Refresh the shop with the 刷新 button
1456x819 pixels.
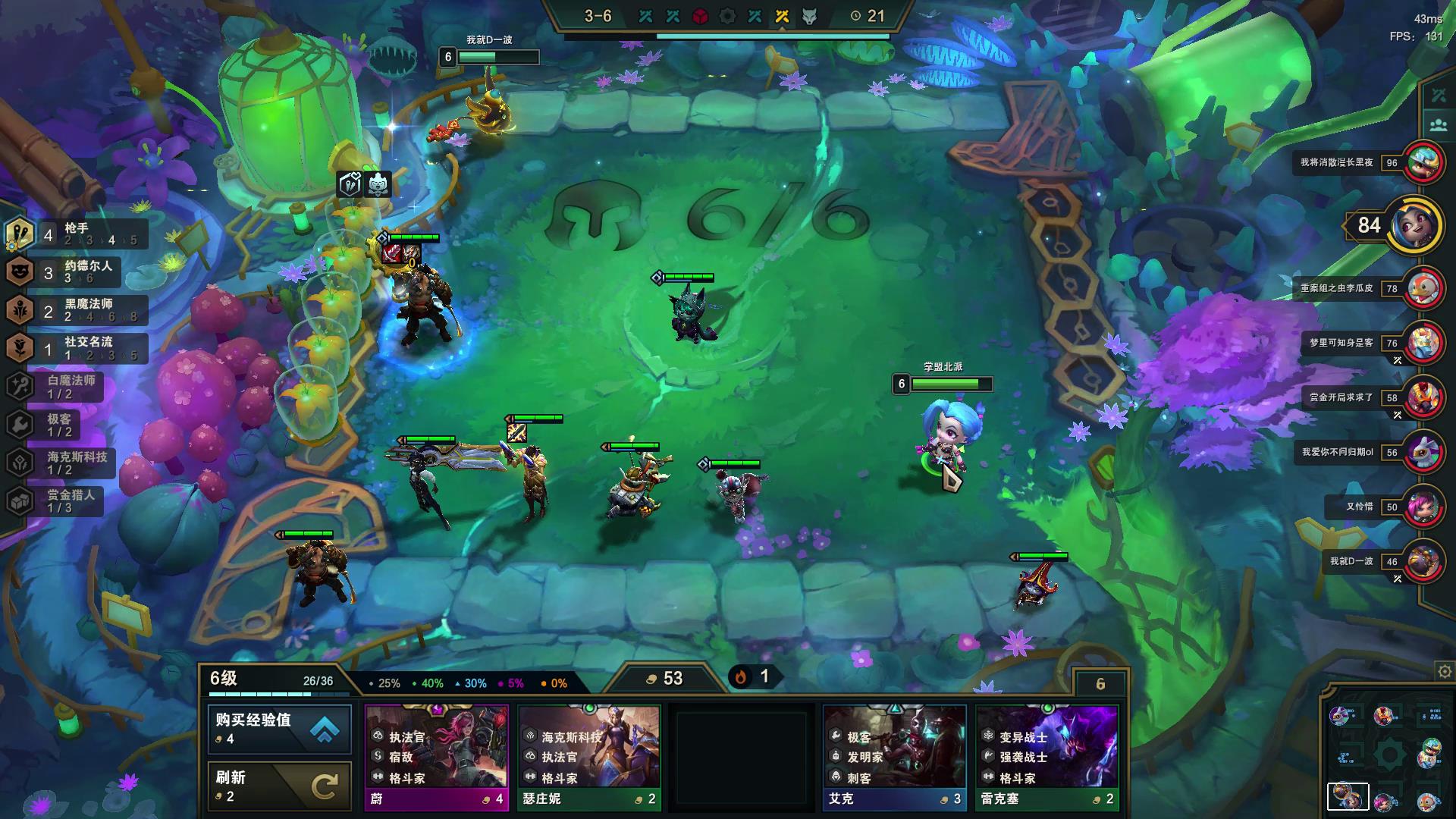(x=279, y=786)
